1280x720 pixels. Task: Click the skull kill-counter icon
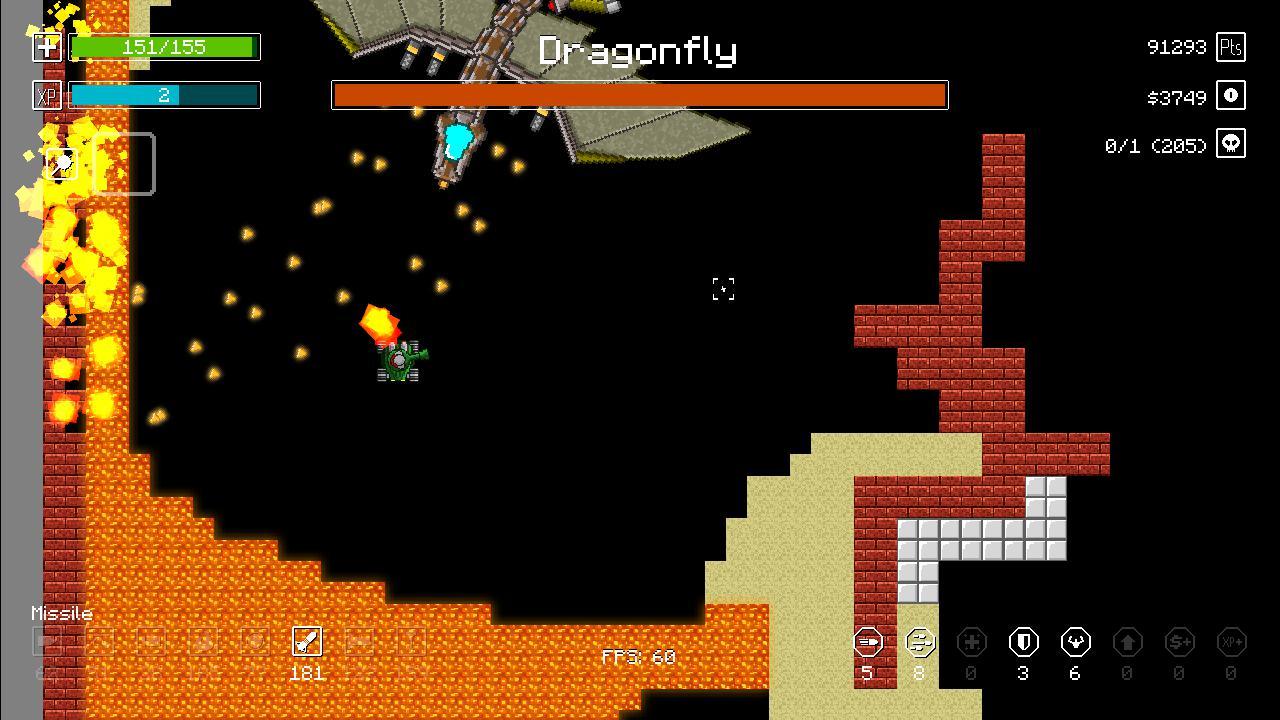pyautogui.click(x=1231, y=143)
